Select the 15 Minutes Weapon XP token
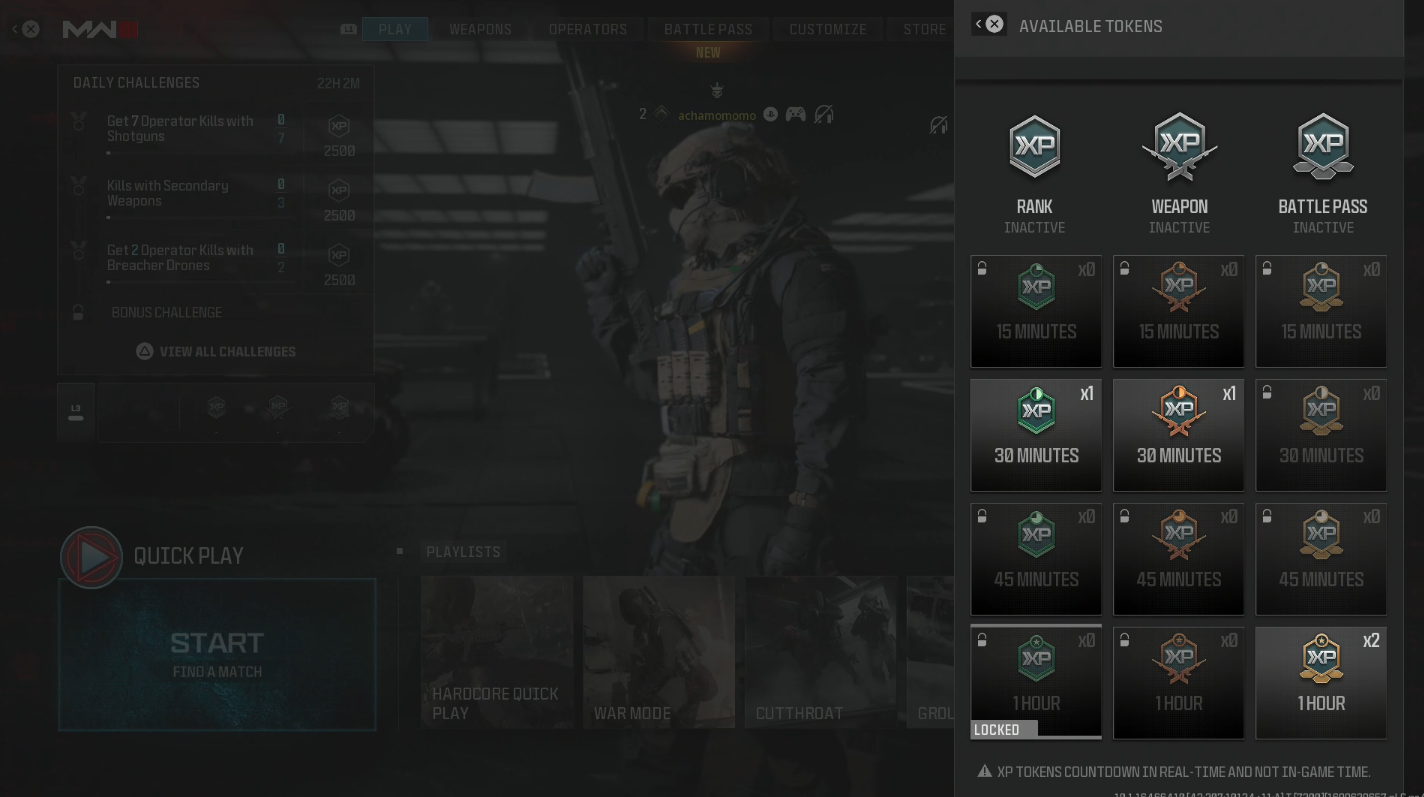Screen dimensions: 1424x797 (1179, 311)
